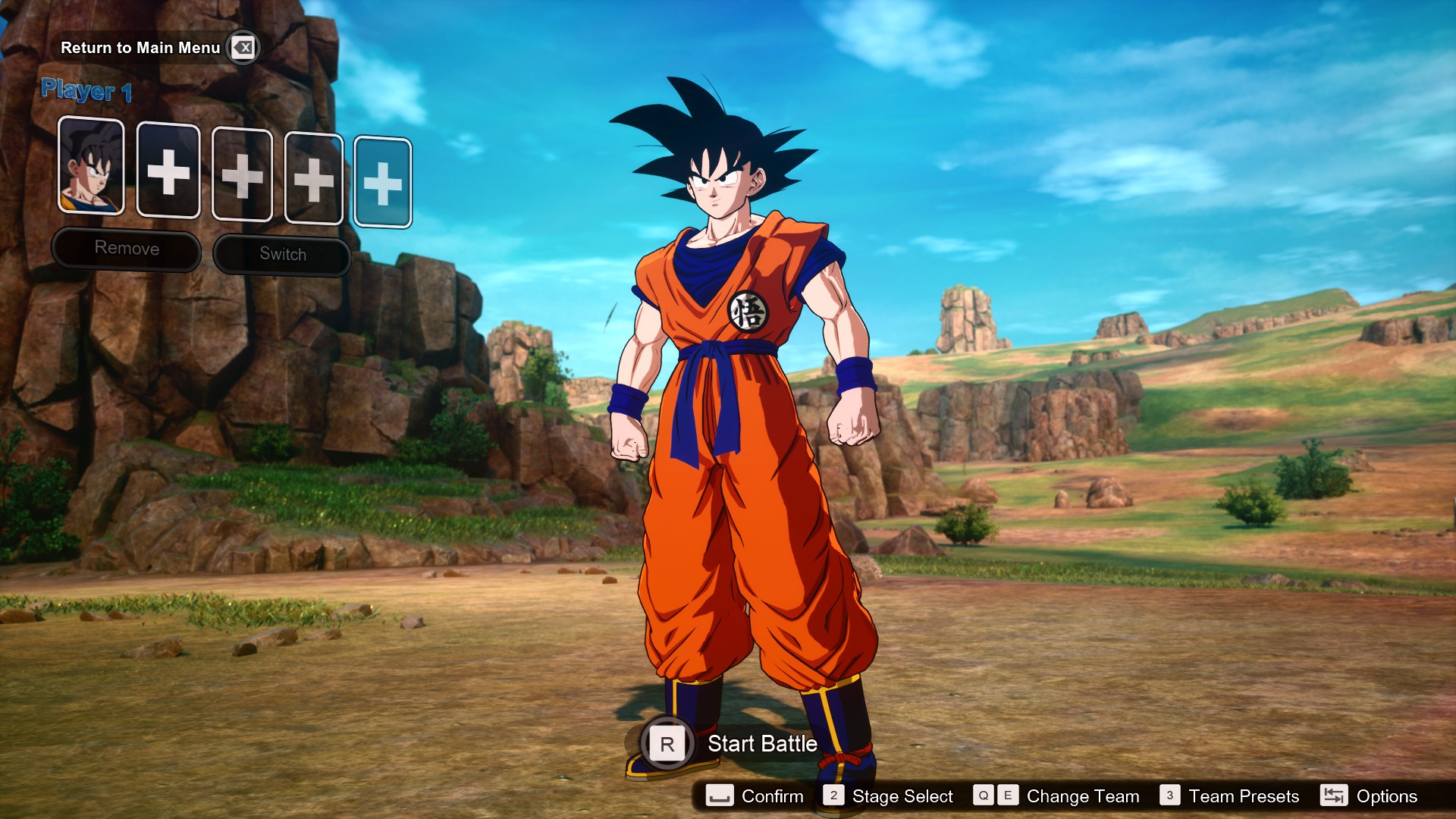This screenshot has height=819, width=1456.
Task: Click the 2 key icon for Stage Select
Action: 834,796
